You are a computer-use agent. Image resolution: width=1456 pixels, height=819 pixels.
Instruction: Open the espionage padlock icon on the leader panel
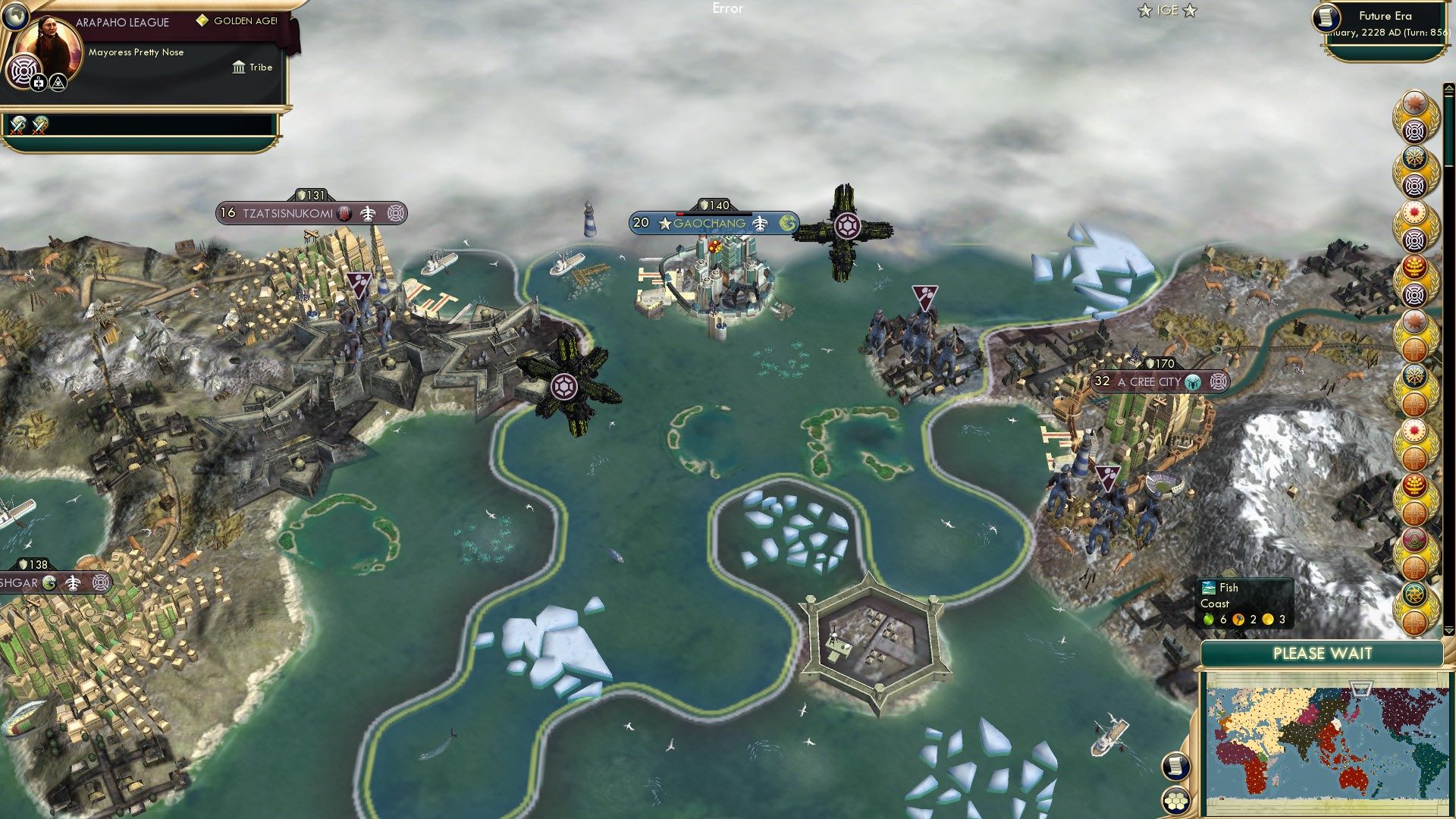coord(38,83)
